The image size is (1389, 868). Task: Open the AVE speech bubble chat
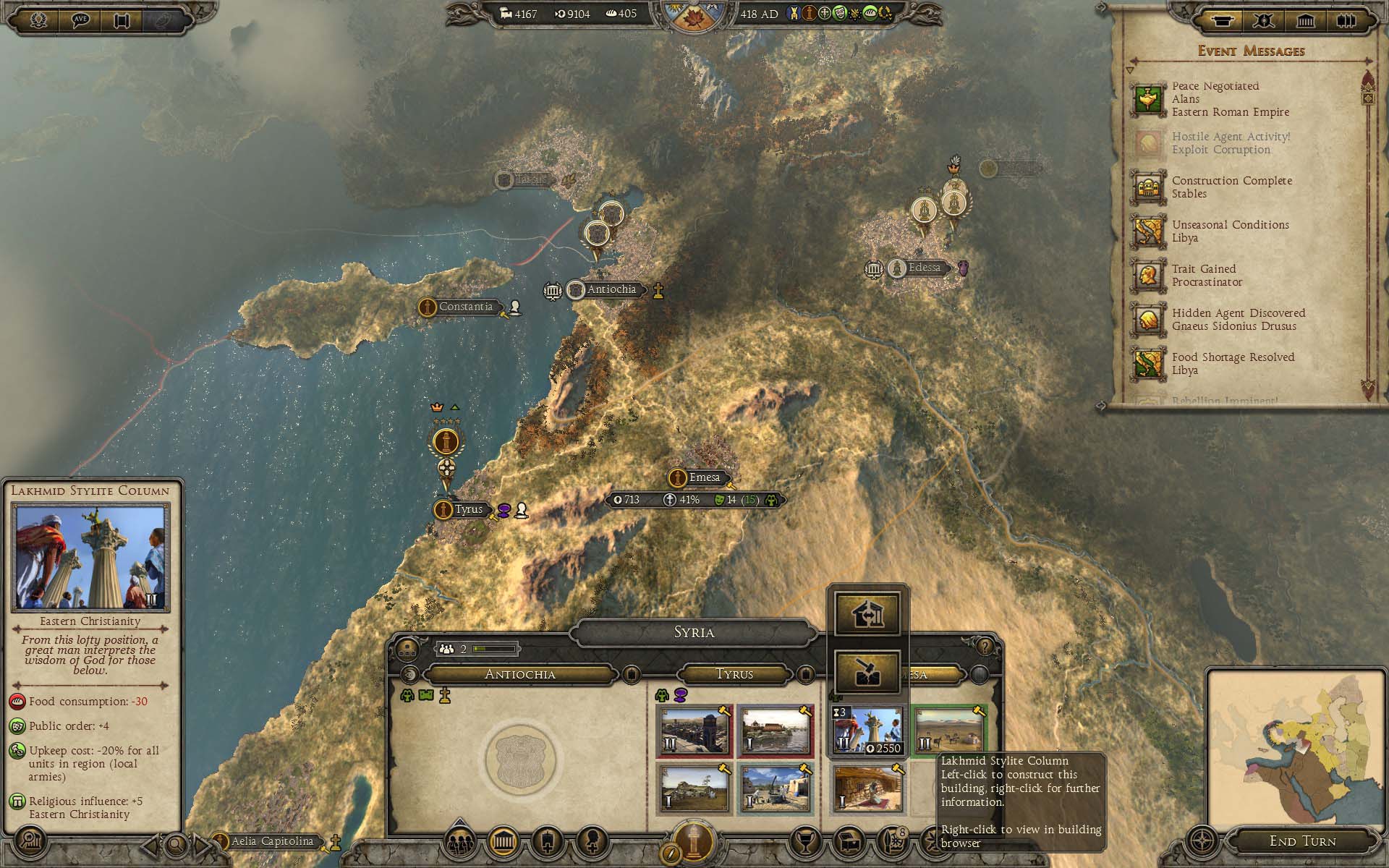(x=80, y=20)
